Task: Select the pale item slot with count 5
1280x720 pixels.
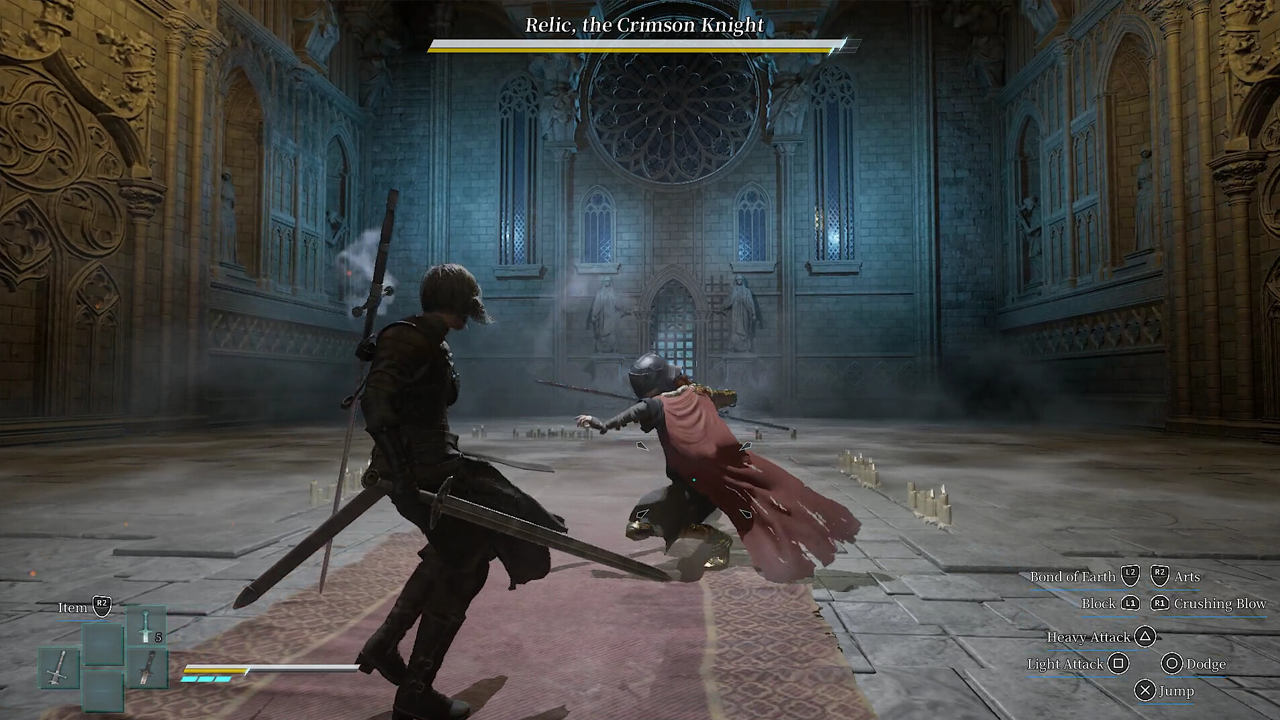Action: click(x=146, y=626)
